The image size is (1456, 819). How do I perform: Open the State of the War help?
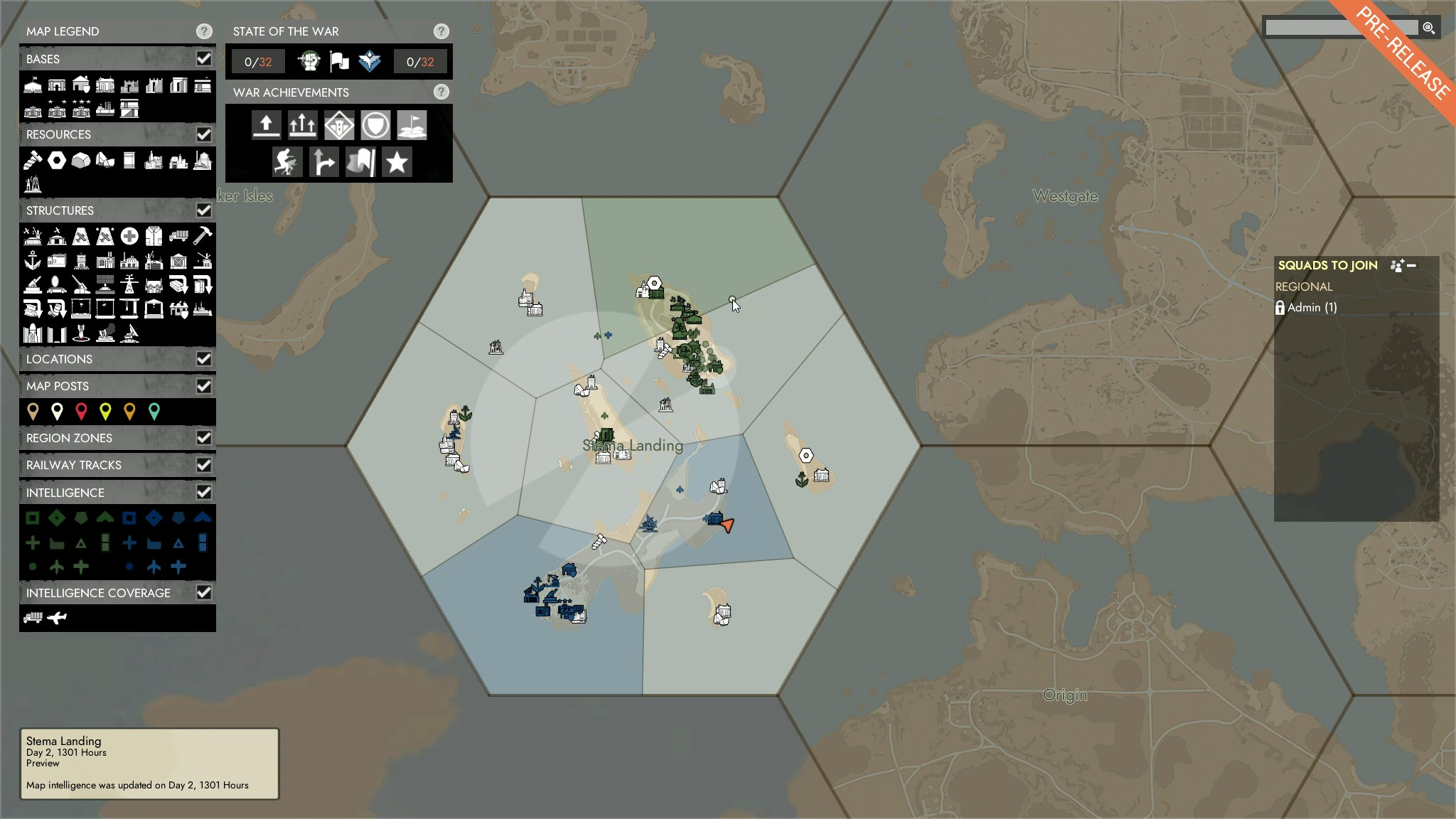[x=442, y=31]
